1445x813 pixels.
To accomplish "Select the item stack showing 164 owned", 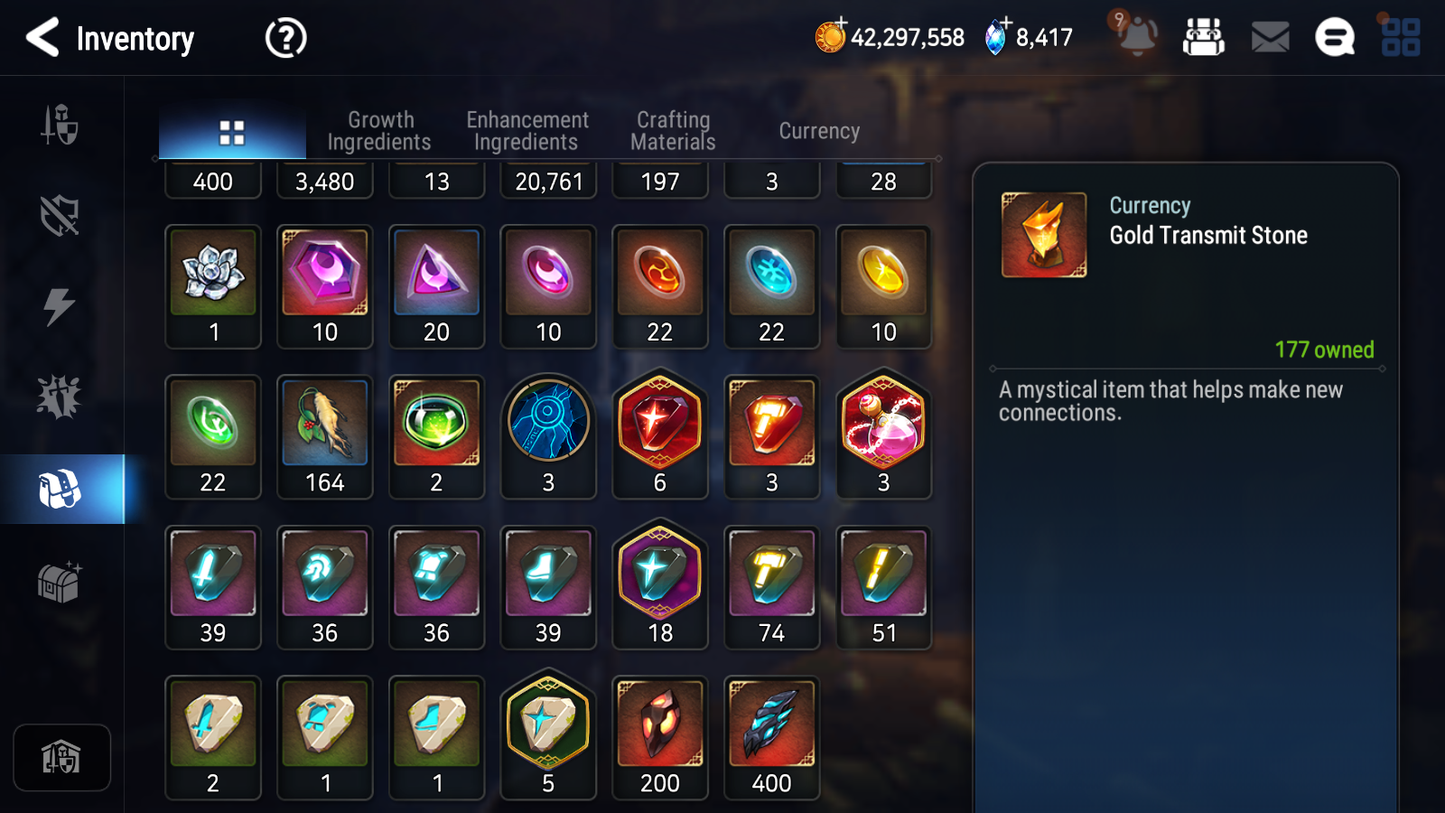I will tap(325, 436).
